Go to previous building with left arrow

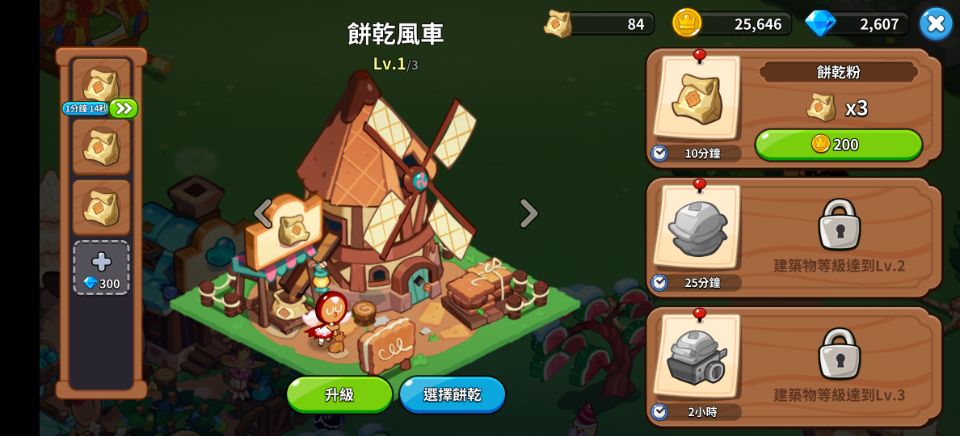262,213
